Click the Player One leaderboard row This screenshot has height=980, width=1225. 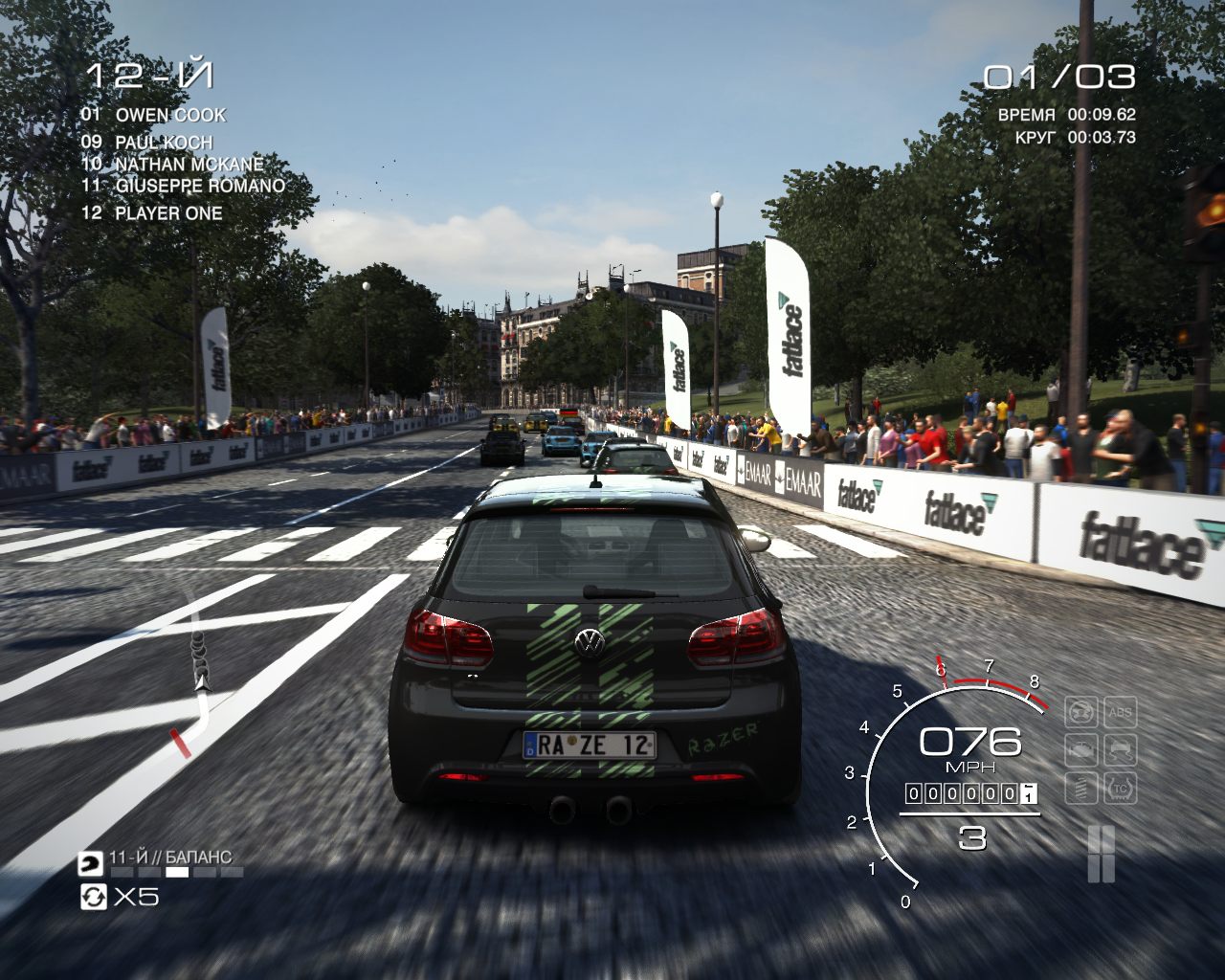tap(151, 213)
